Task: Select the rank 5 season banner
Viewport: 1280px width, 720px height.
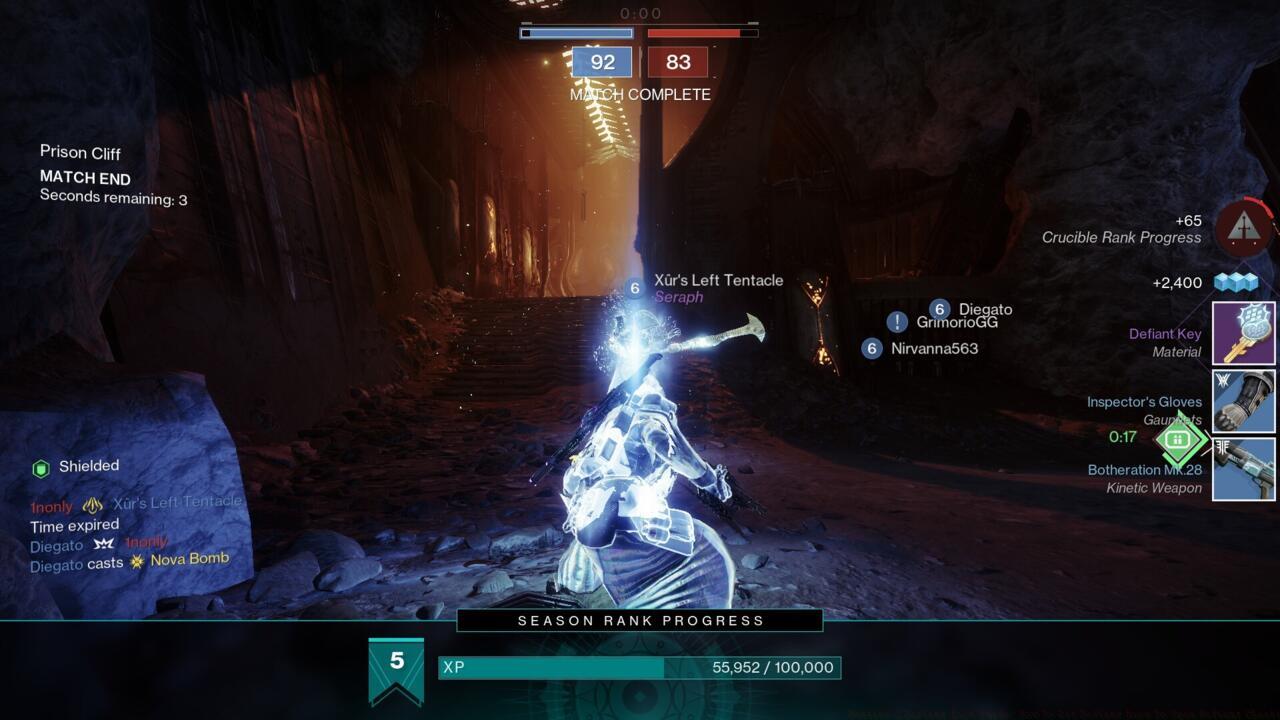Action: 397,663
